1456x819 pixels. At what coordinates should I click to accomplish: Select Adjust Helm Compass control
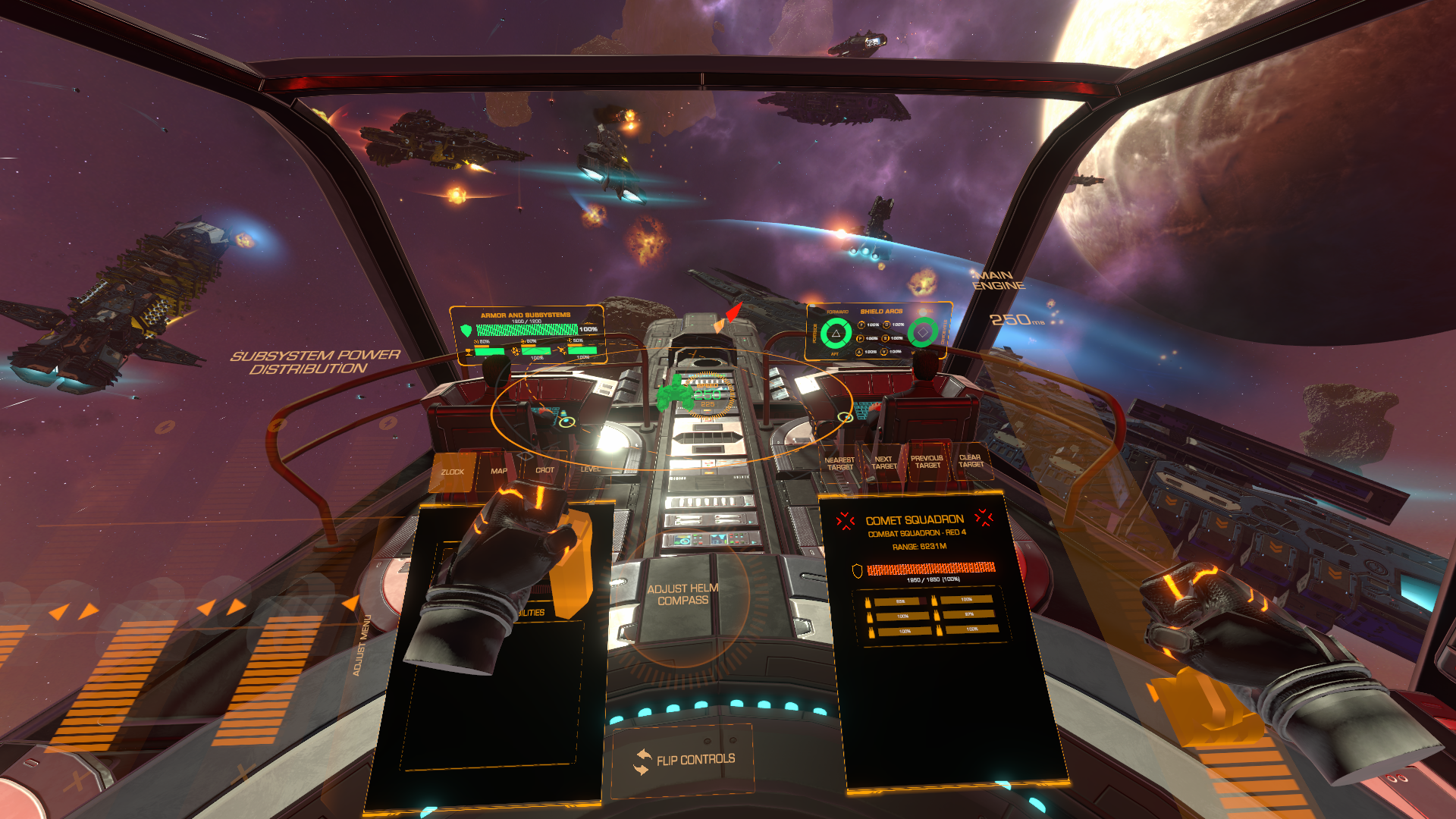pos(682,595)
